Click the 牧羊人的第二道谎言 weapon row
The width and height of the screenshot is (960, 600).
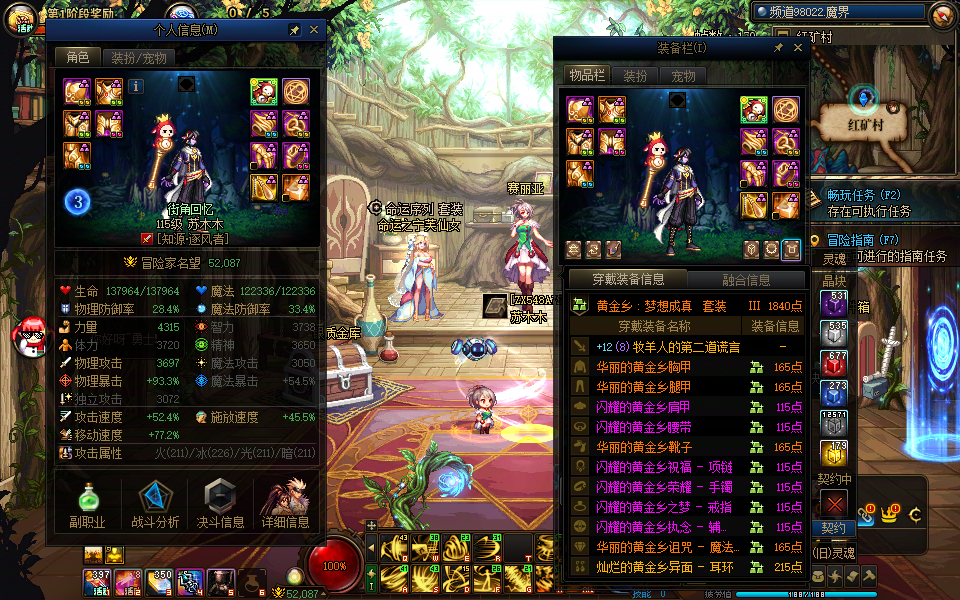click(667, 346)
